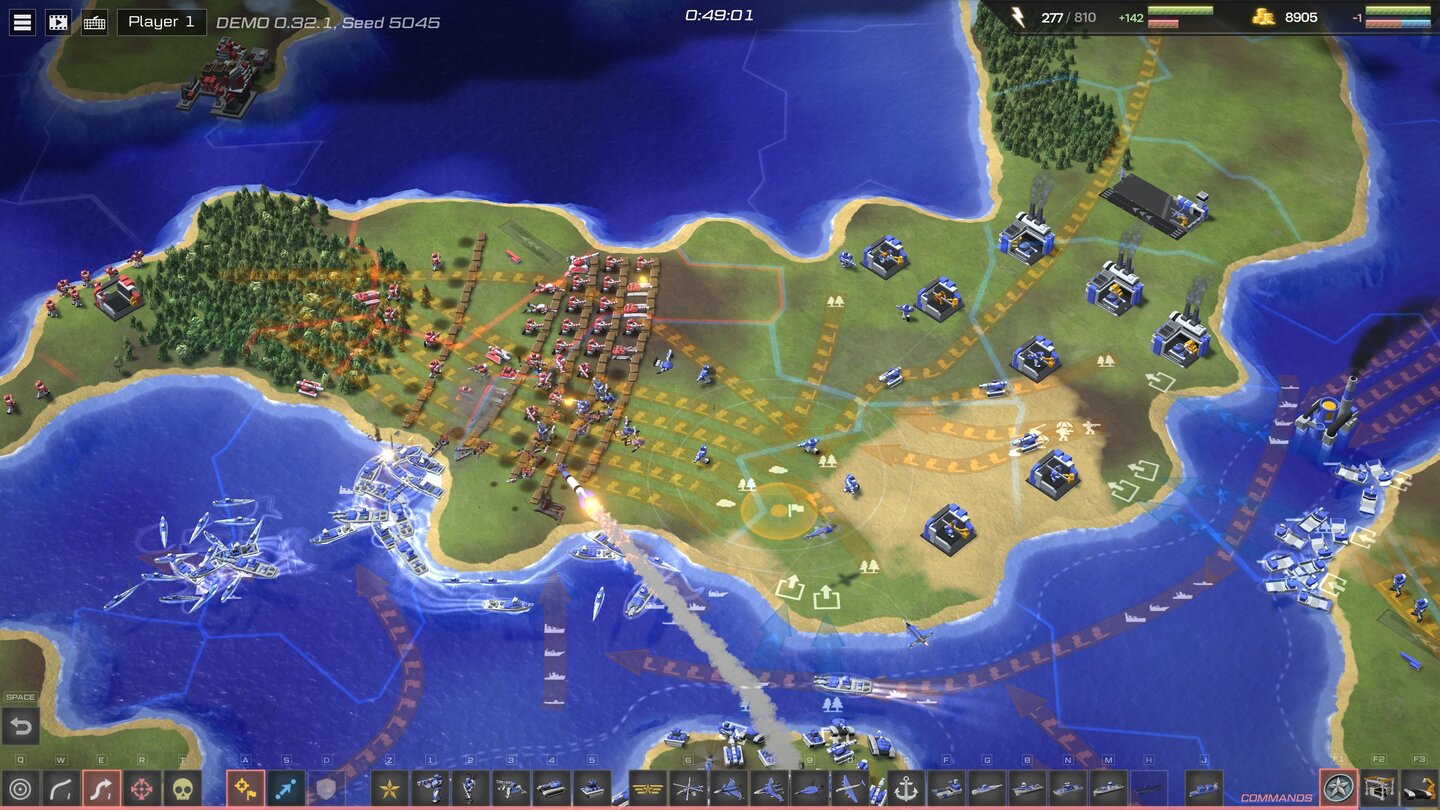Image resolution: width=1440 pixels, height=810 pixels.
Task: Click the gold star unit filter (Z)
Action: point(388,787)
